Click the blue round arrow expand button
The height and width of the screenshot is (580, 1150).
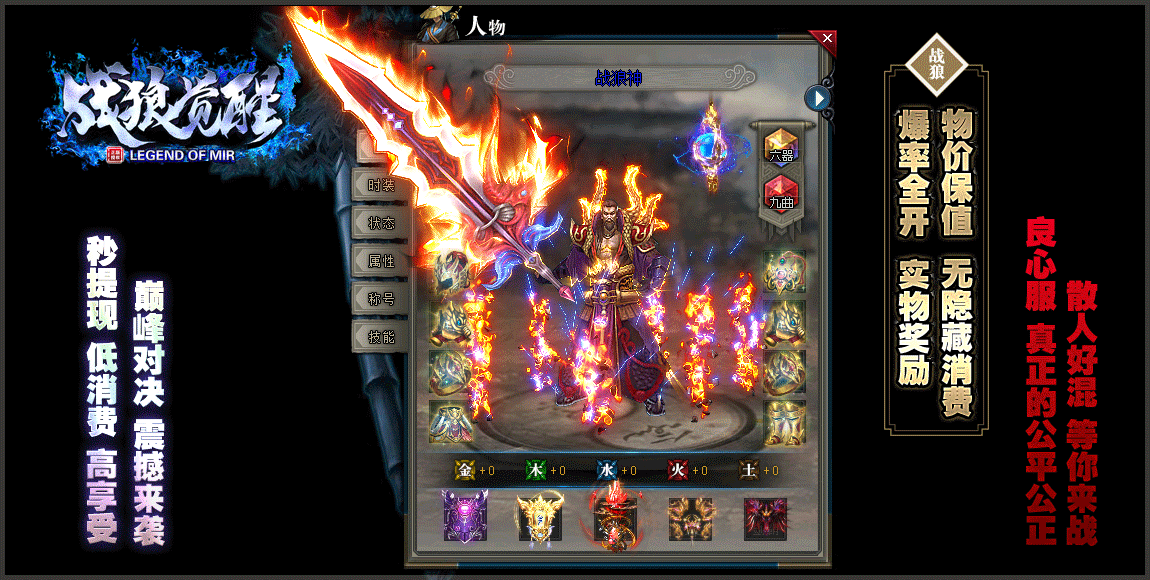click(x=819, y=98)
